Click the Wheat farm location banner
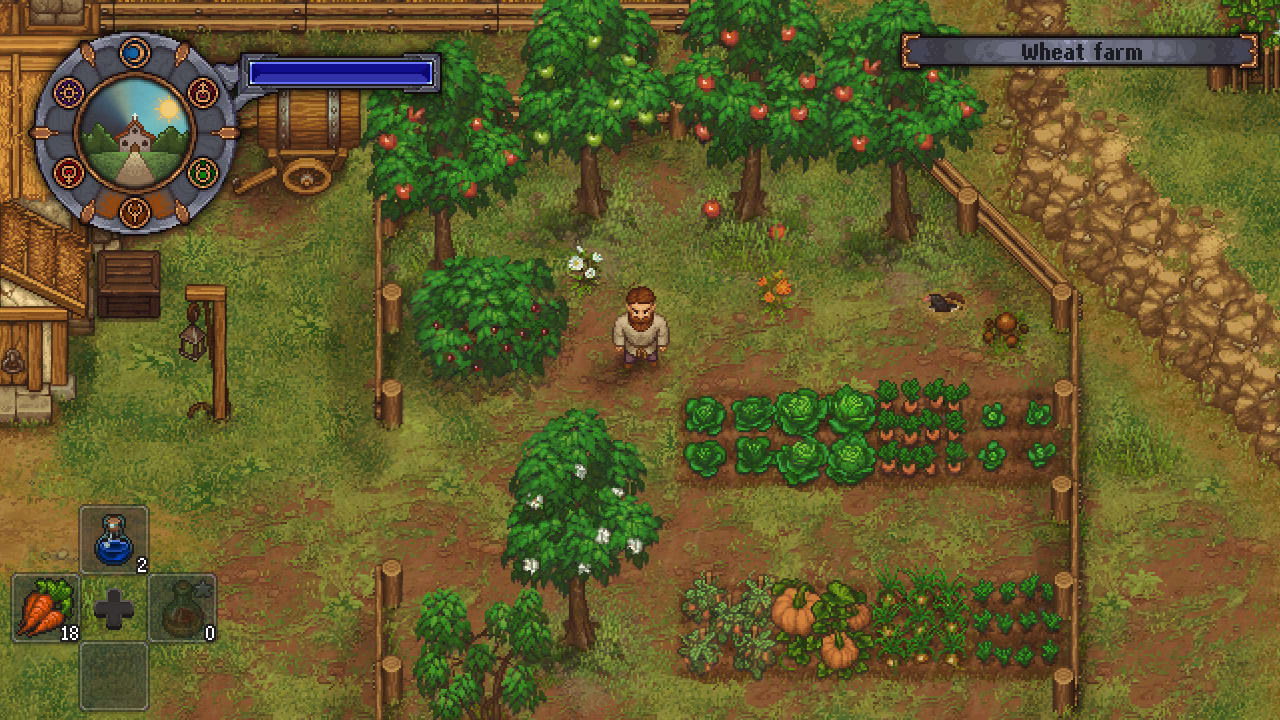This screenshot has height=720, width=1280. tap(1085, 51)
